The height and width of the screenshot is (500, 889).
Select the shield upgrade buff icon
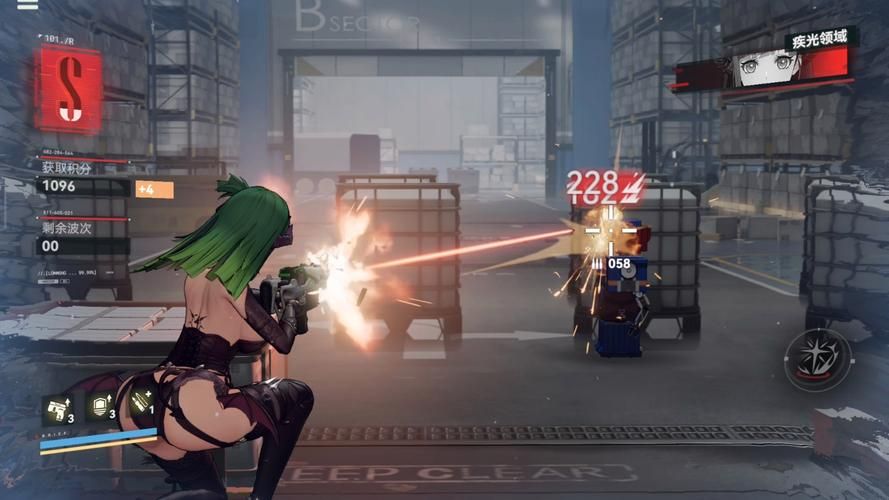[x=100, y=406]
